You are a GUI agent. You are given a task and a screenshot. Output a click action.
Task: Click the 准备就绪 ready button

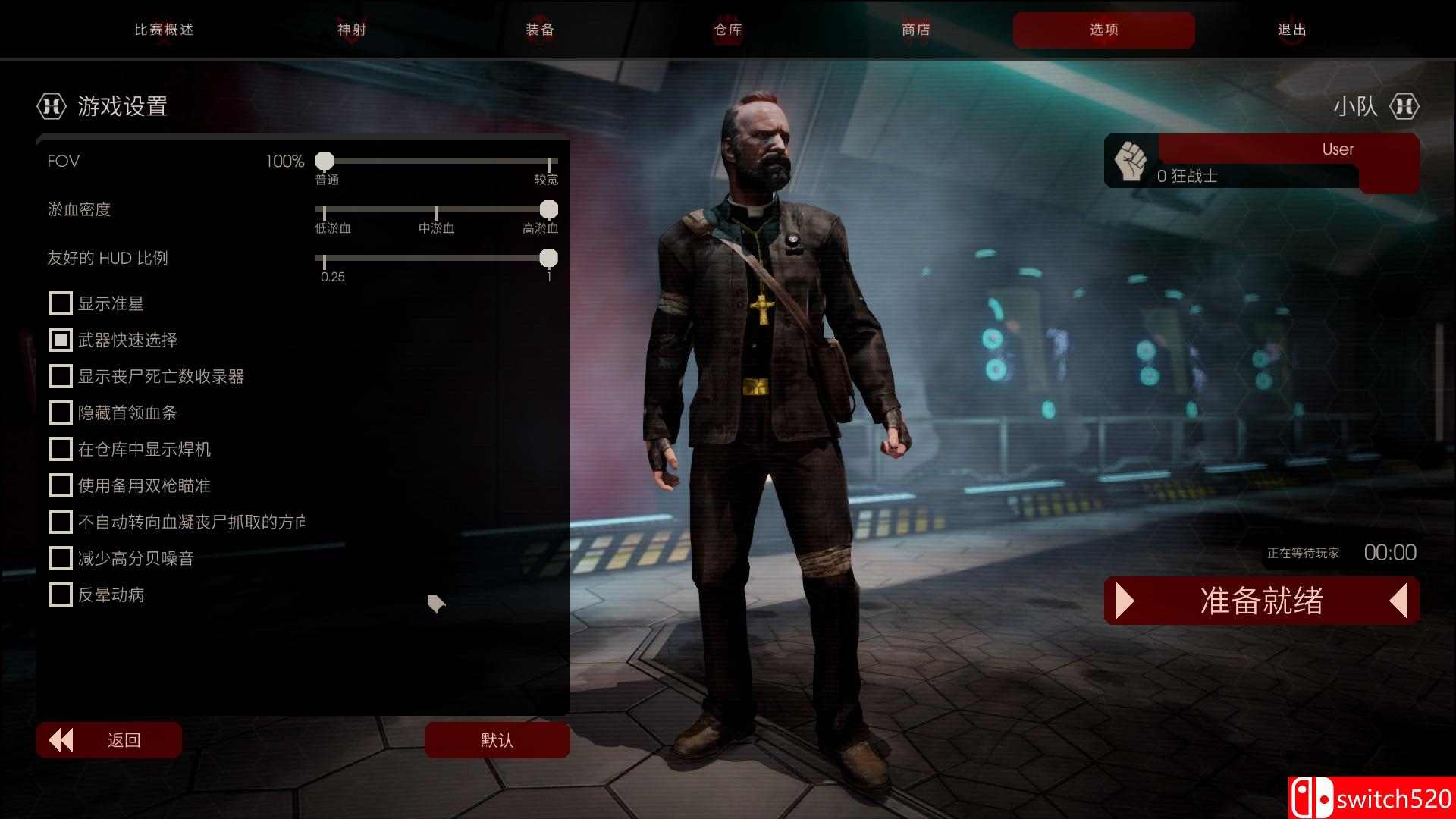tap(1261, 601)
